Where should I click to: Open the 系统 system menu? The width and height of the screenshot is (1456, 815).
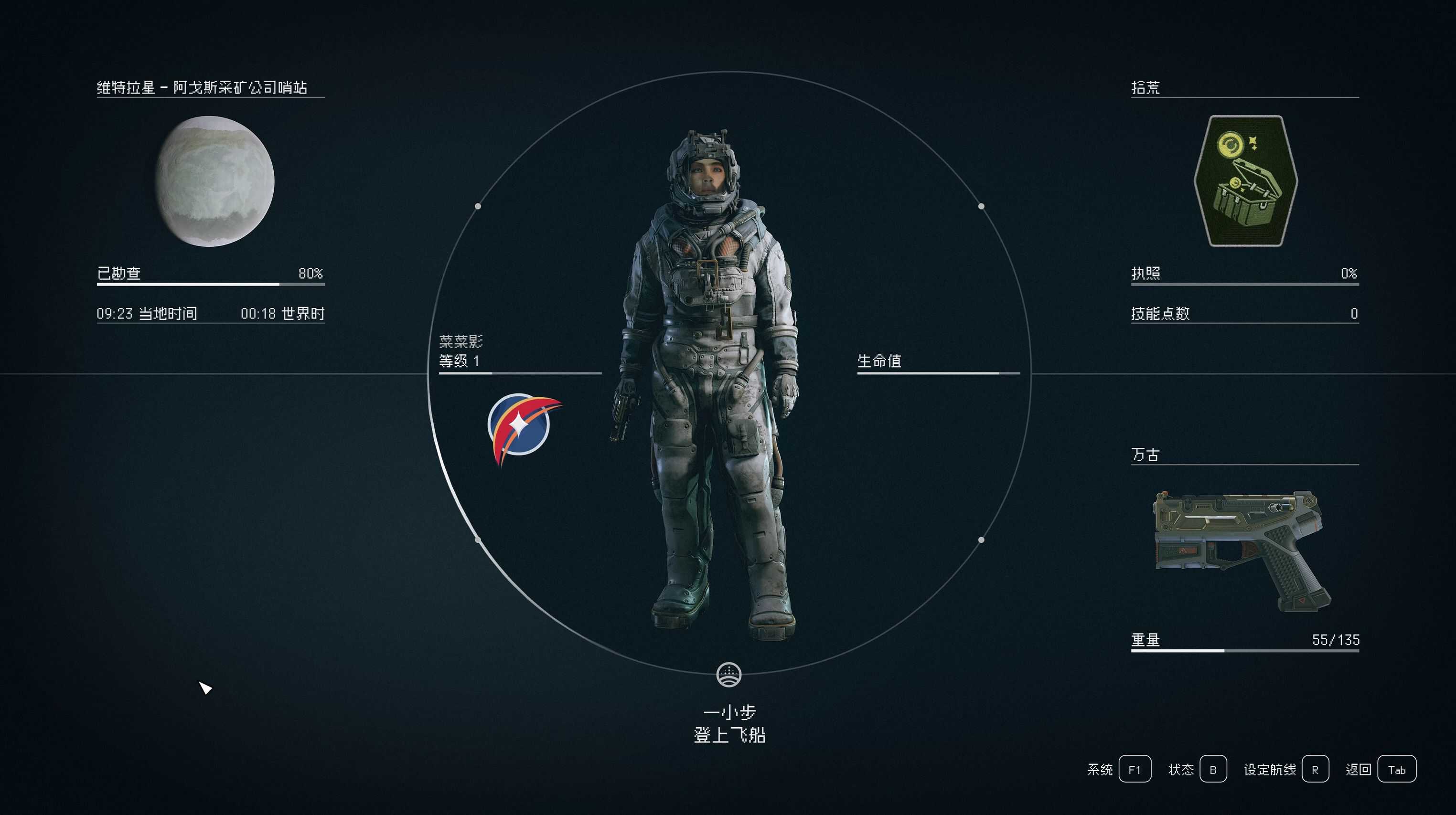[1135, 769]
